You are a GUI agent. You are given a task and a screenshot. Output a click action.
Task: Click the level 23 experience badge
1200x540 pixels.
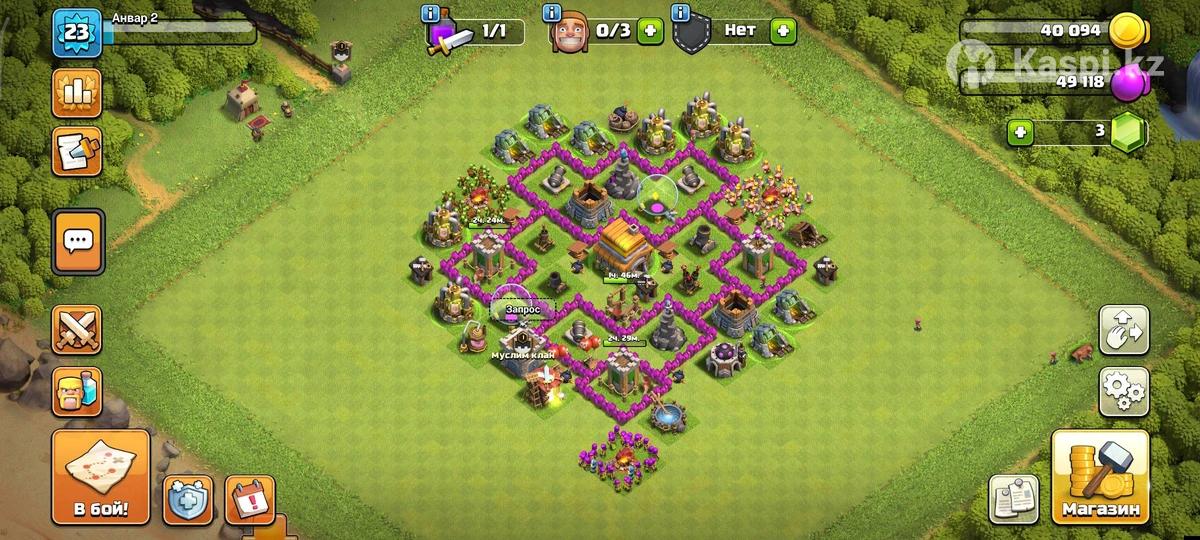click(76, 32)
